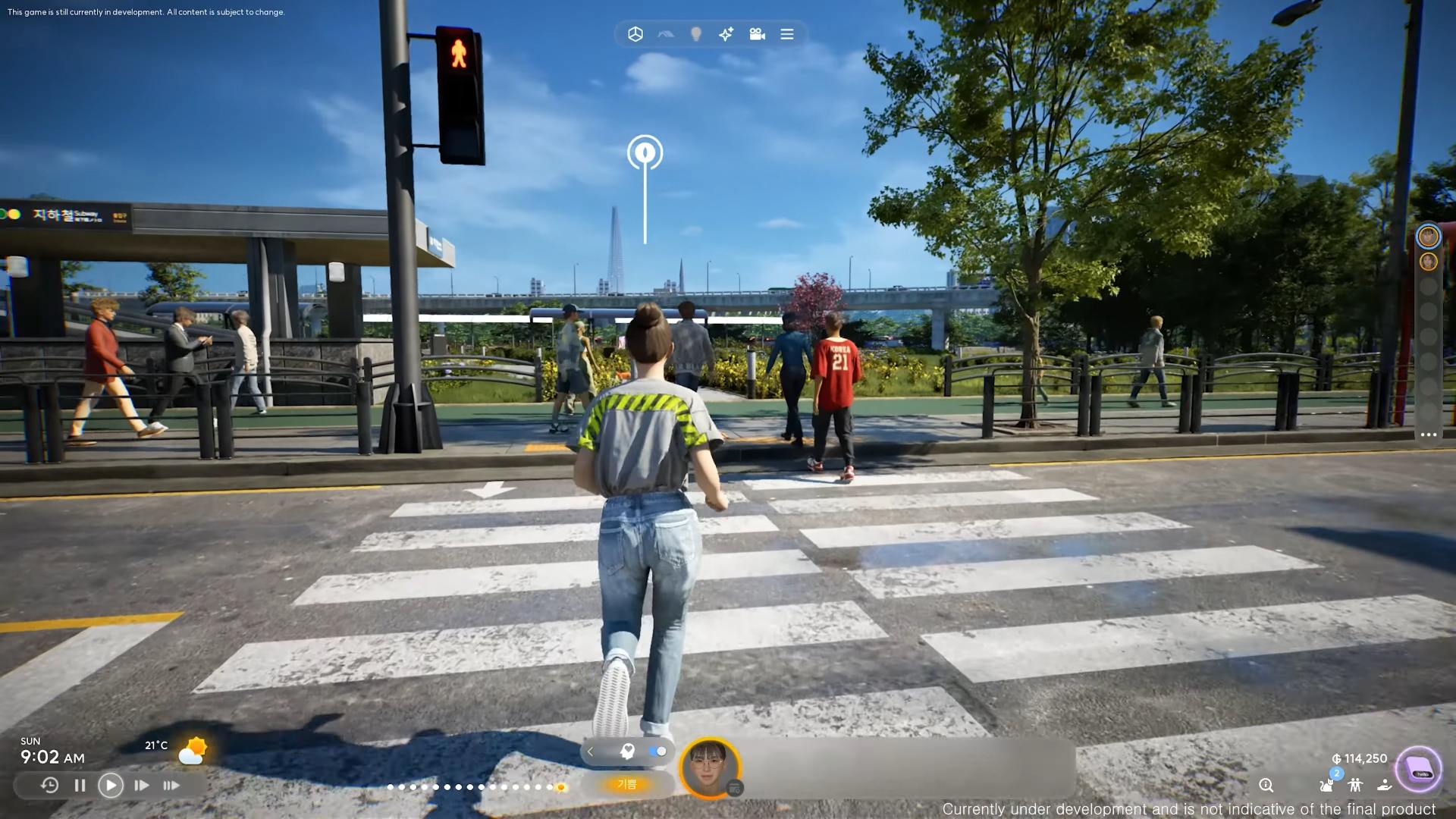Collapse the panel with the left arrow
This screenshot has height=819, width=1456.
point(591,752)
